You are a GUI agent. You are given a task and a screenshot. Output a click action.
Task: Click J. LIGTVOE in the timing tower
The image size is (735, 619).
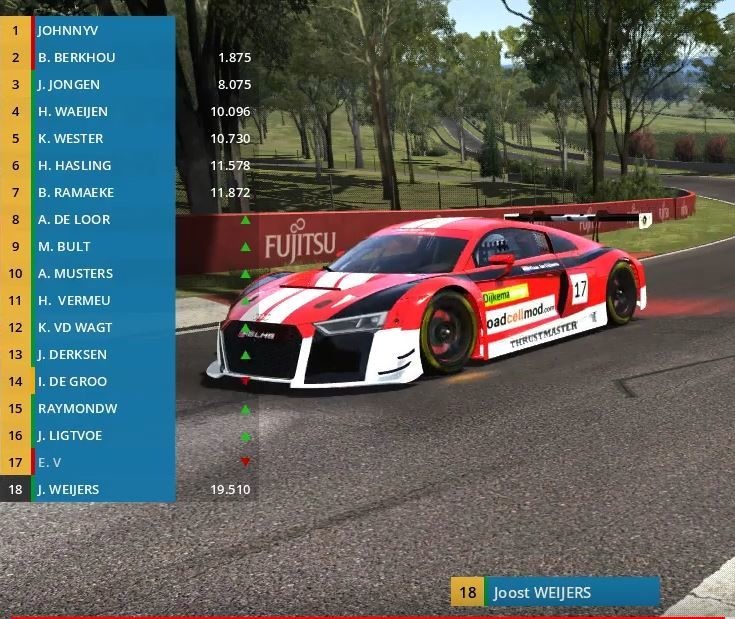point(100,435)
